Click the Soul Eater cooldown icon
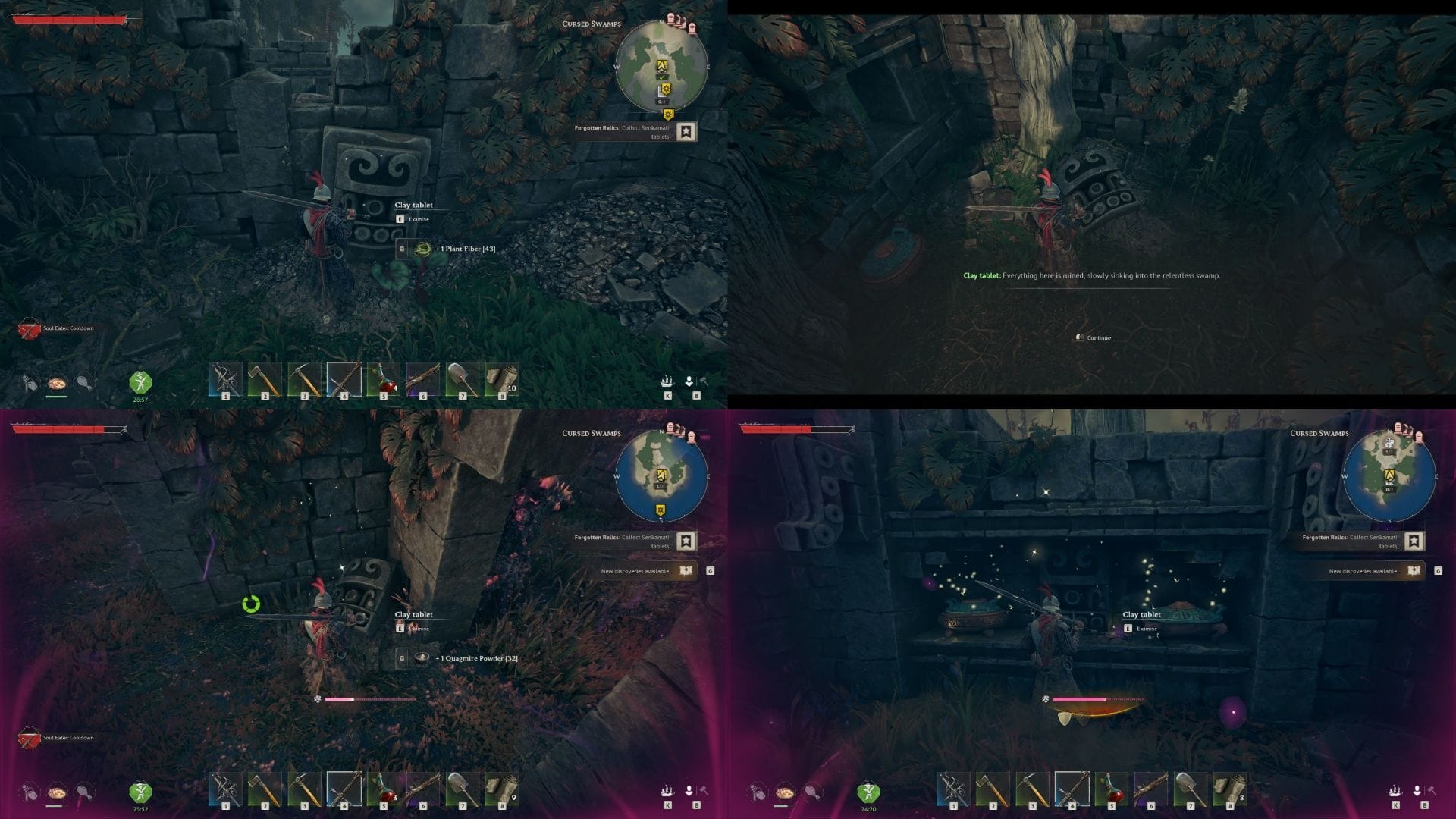 29,331
